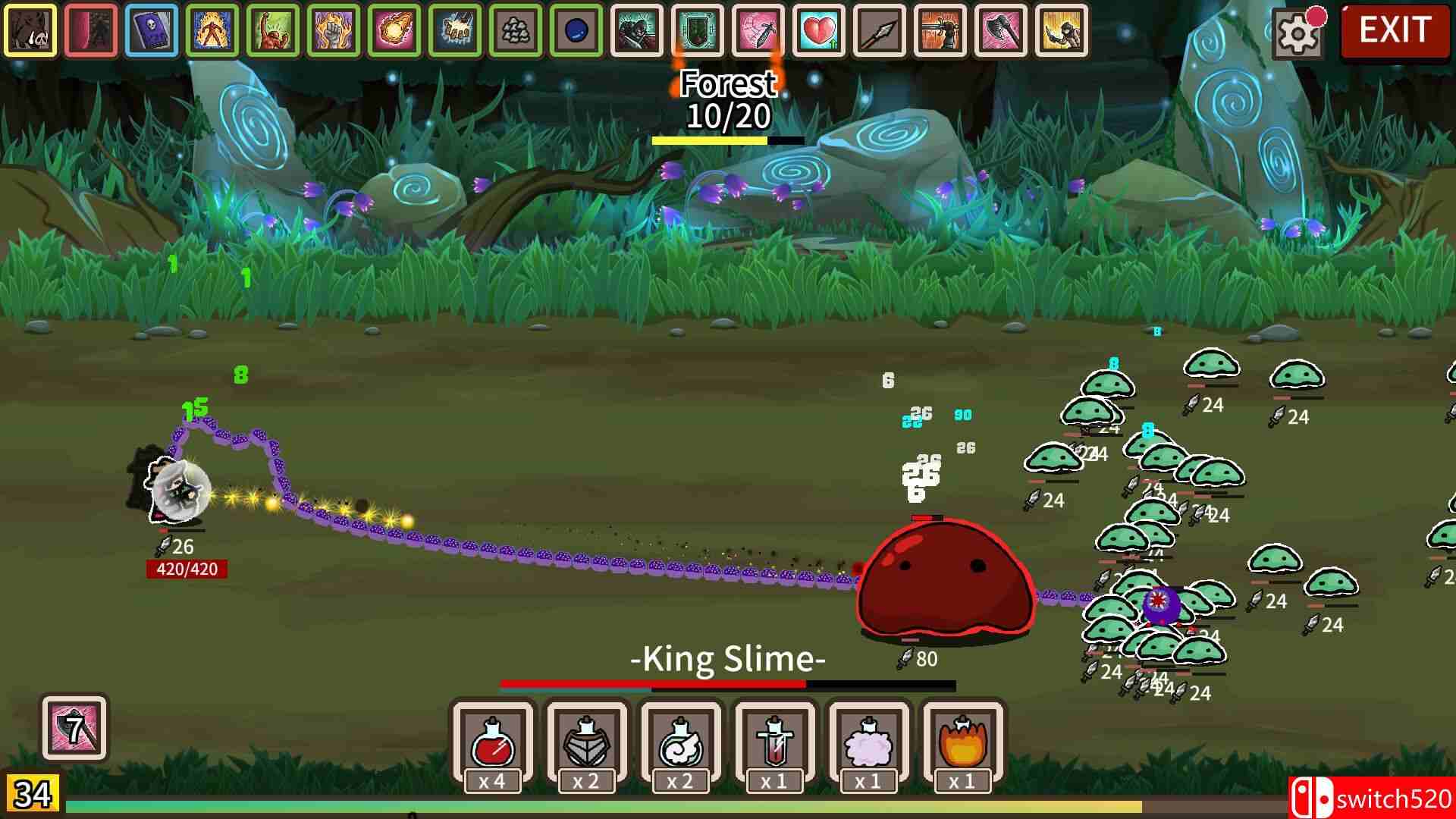Select the heart with green arrow icon

(819, 31)
